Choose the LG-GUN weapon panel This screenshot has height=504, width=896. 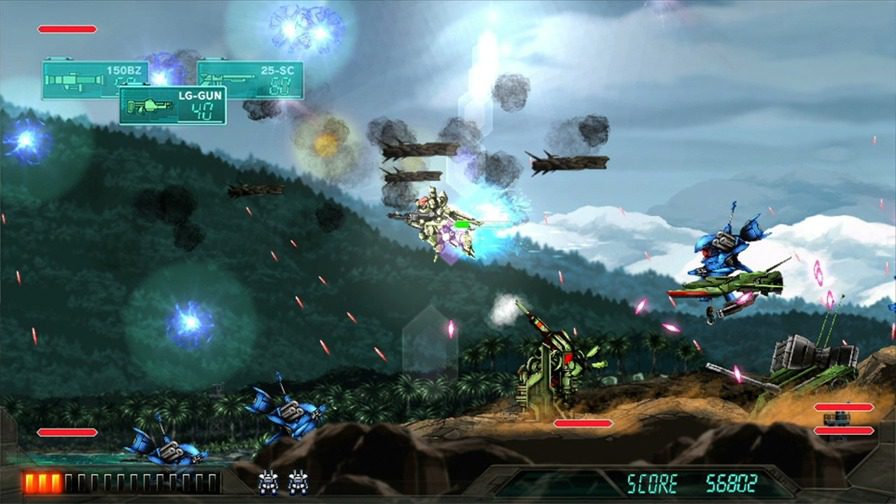coord(172,106)
